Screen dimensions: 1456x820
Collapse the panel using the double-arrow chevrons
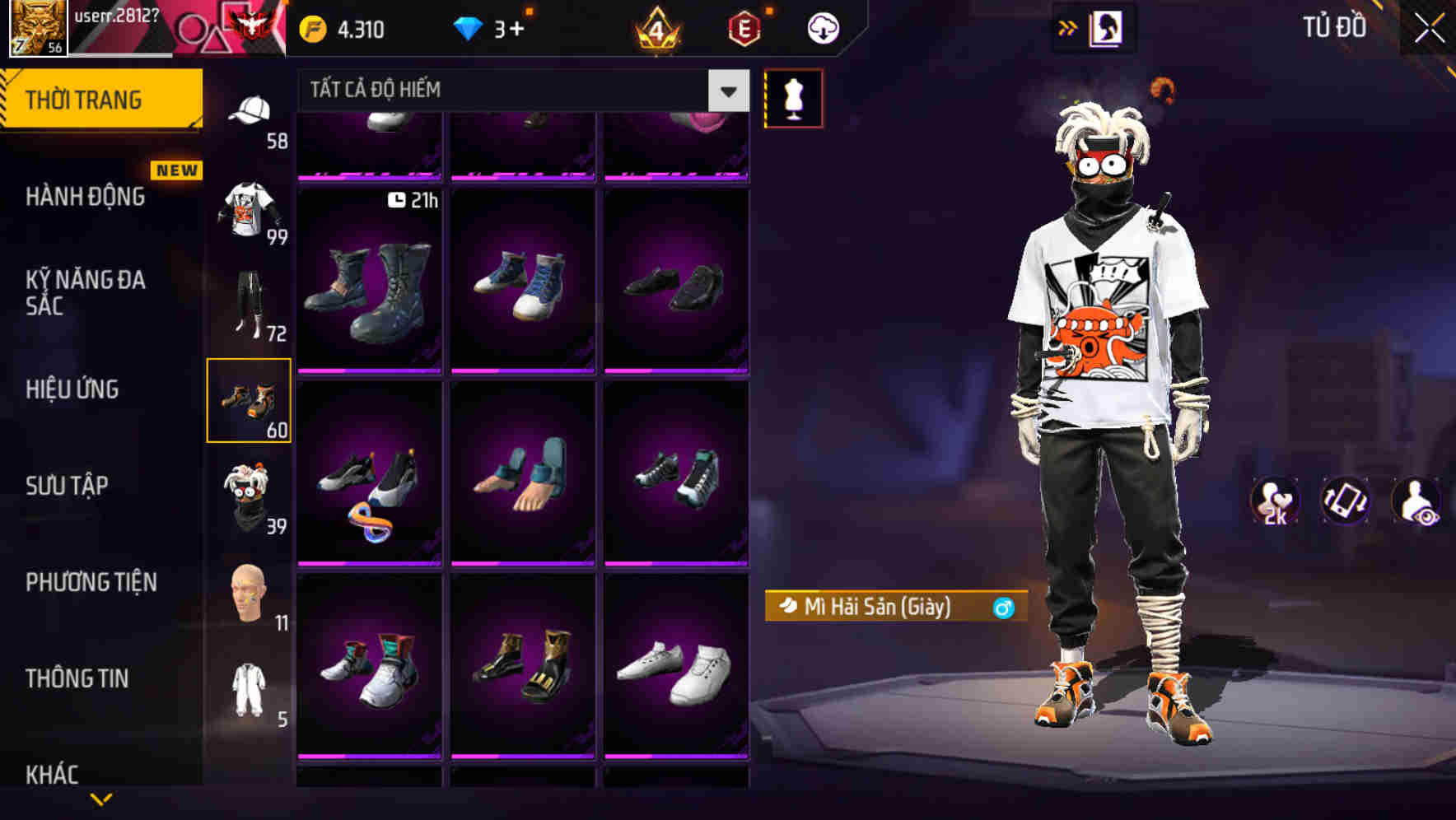coord(1068,26)
